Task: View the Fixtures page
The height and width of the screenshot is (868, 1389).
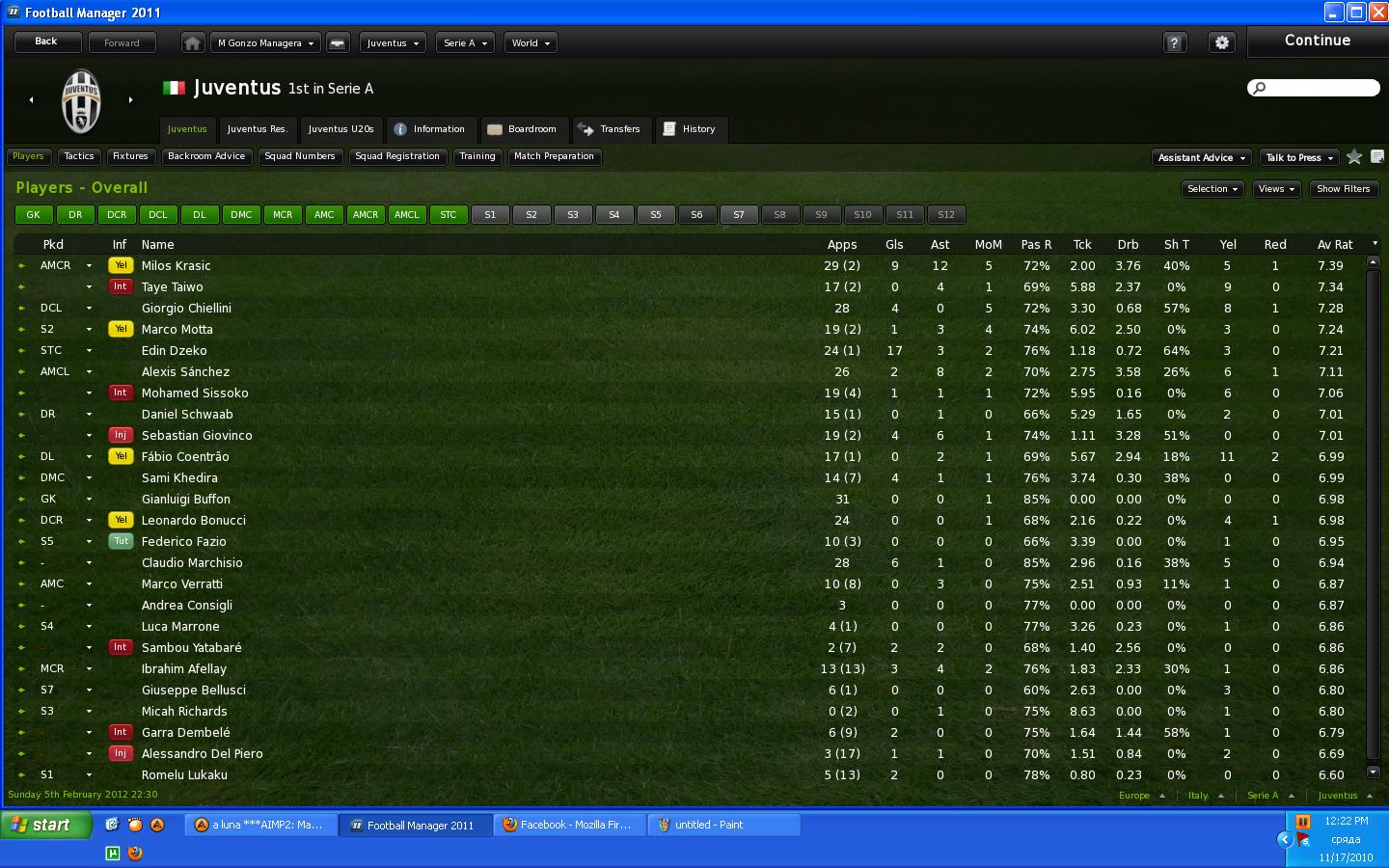Action: [130, 156]
